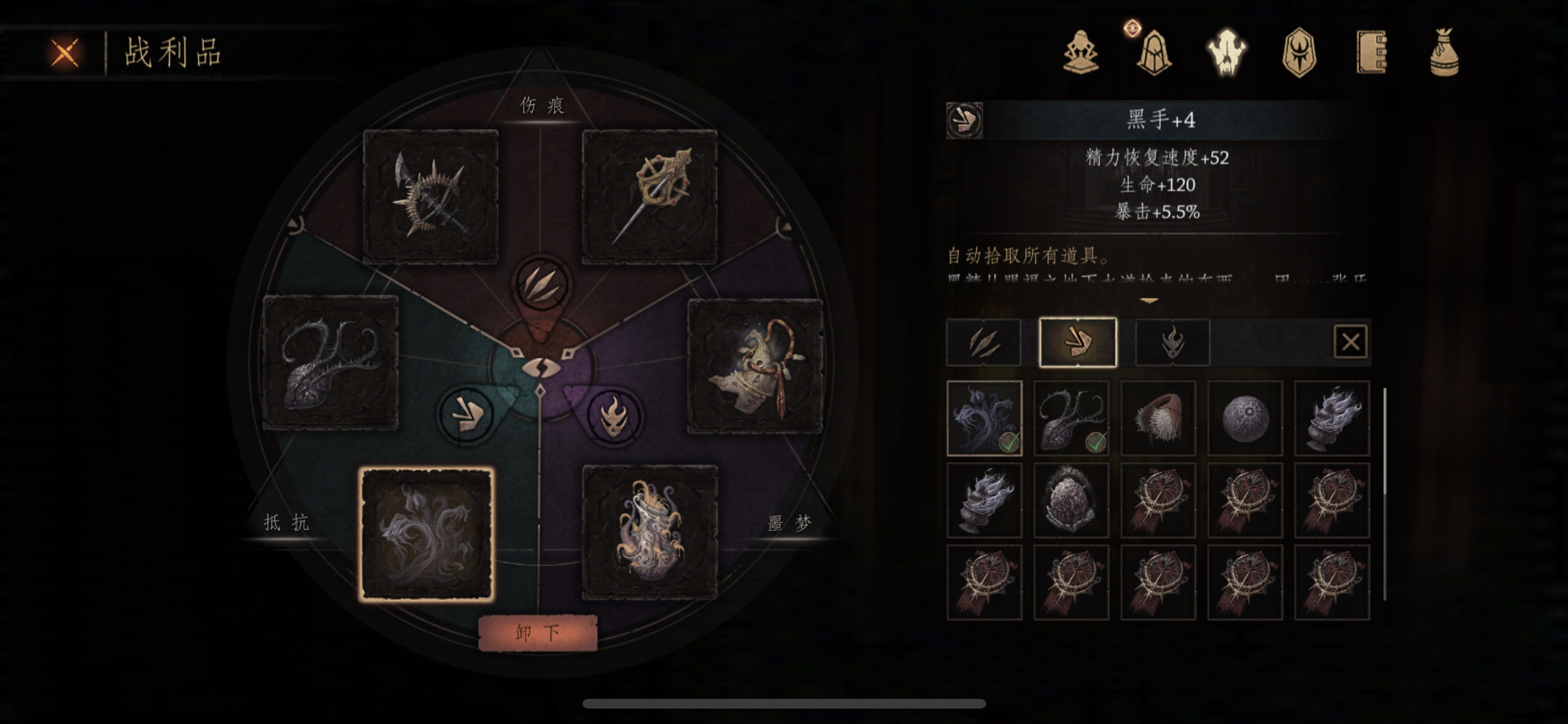Pick the brown furry shell trophy

1158,418
